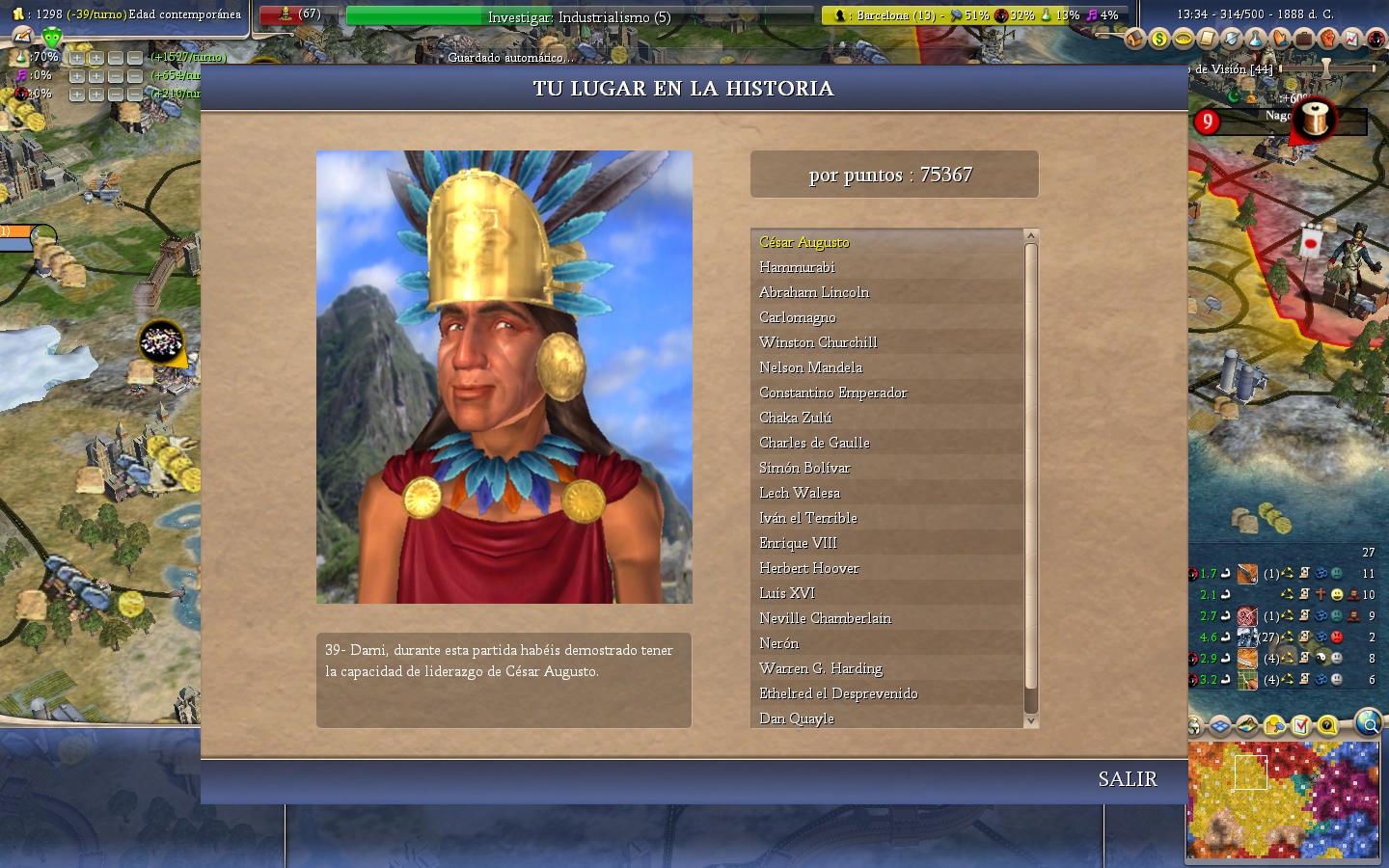Toggle the tile grid display button
This screenshot has width=1389, height=868.
point(1221,725)
